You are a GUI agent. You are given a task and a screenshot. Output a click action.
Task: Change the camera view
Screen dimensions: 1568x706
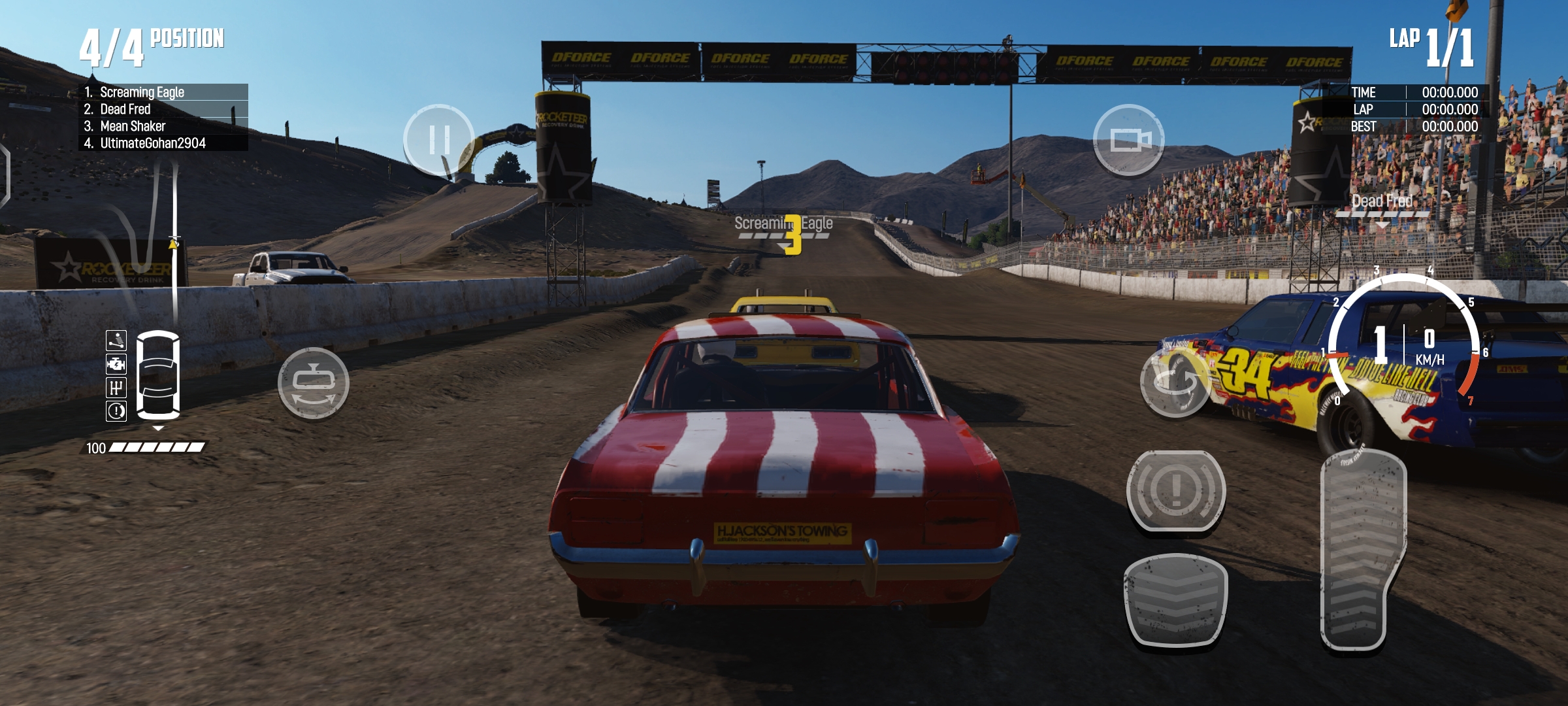(x=1128, y=139)
